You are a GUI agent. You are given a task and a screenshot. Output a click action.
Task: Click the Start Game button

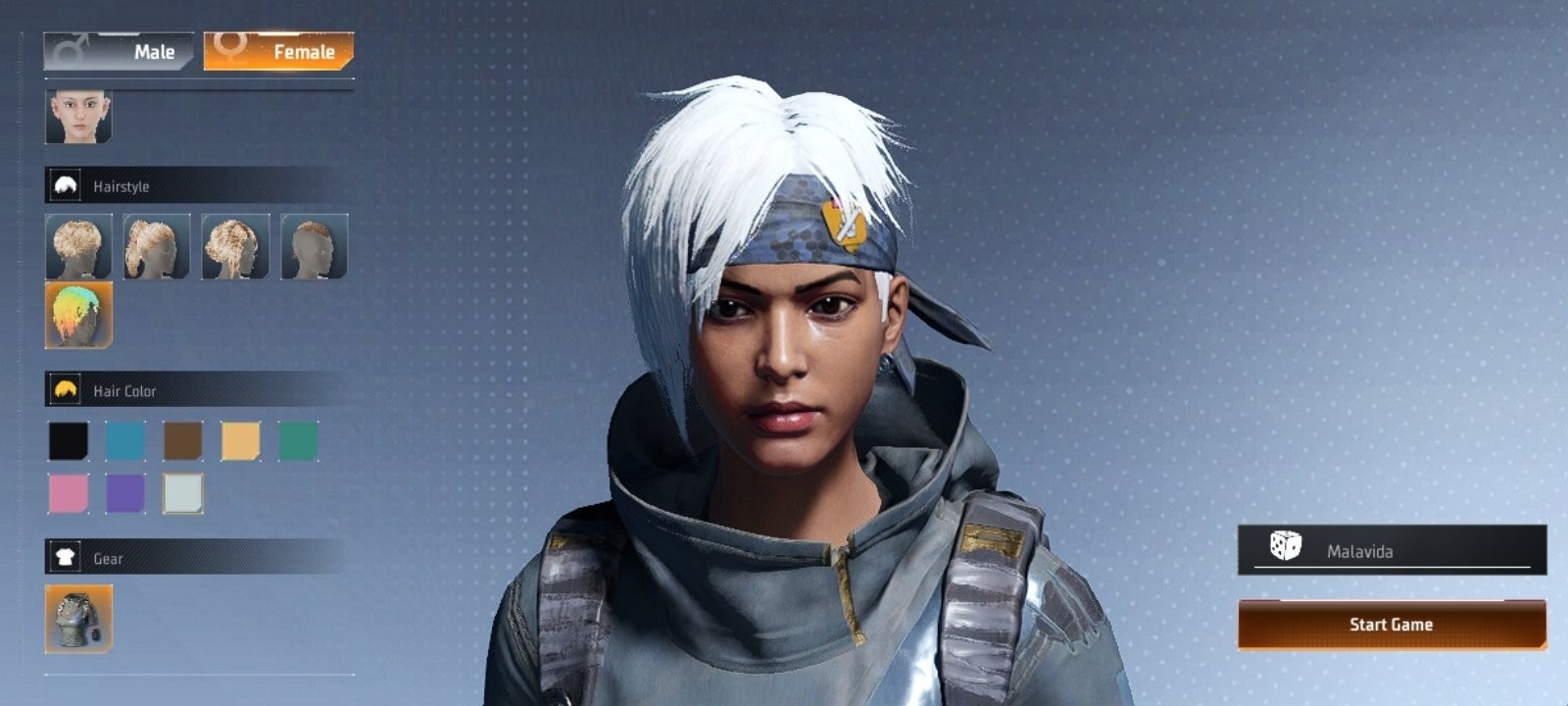(x=1392, y=625)
